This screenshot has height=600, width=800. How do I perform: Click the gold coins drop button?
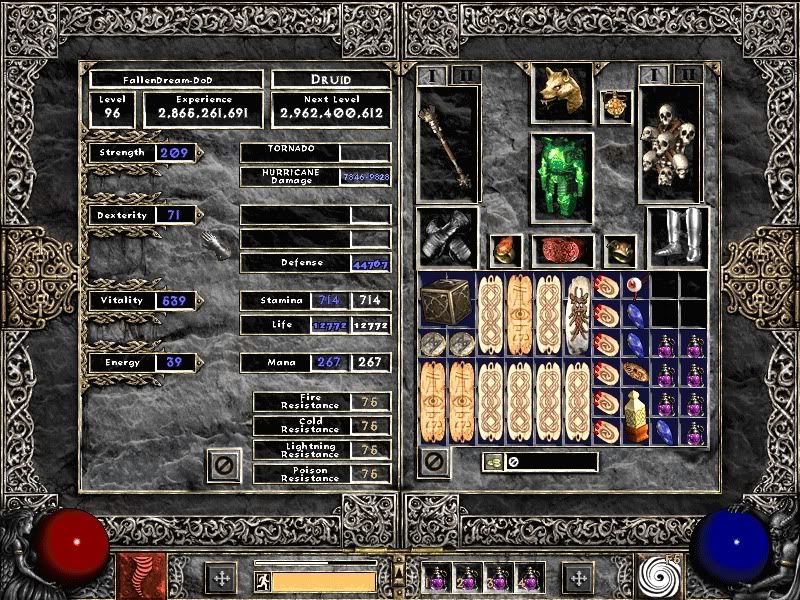(x=494, y=462)
